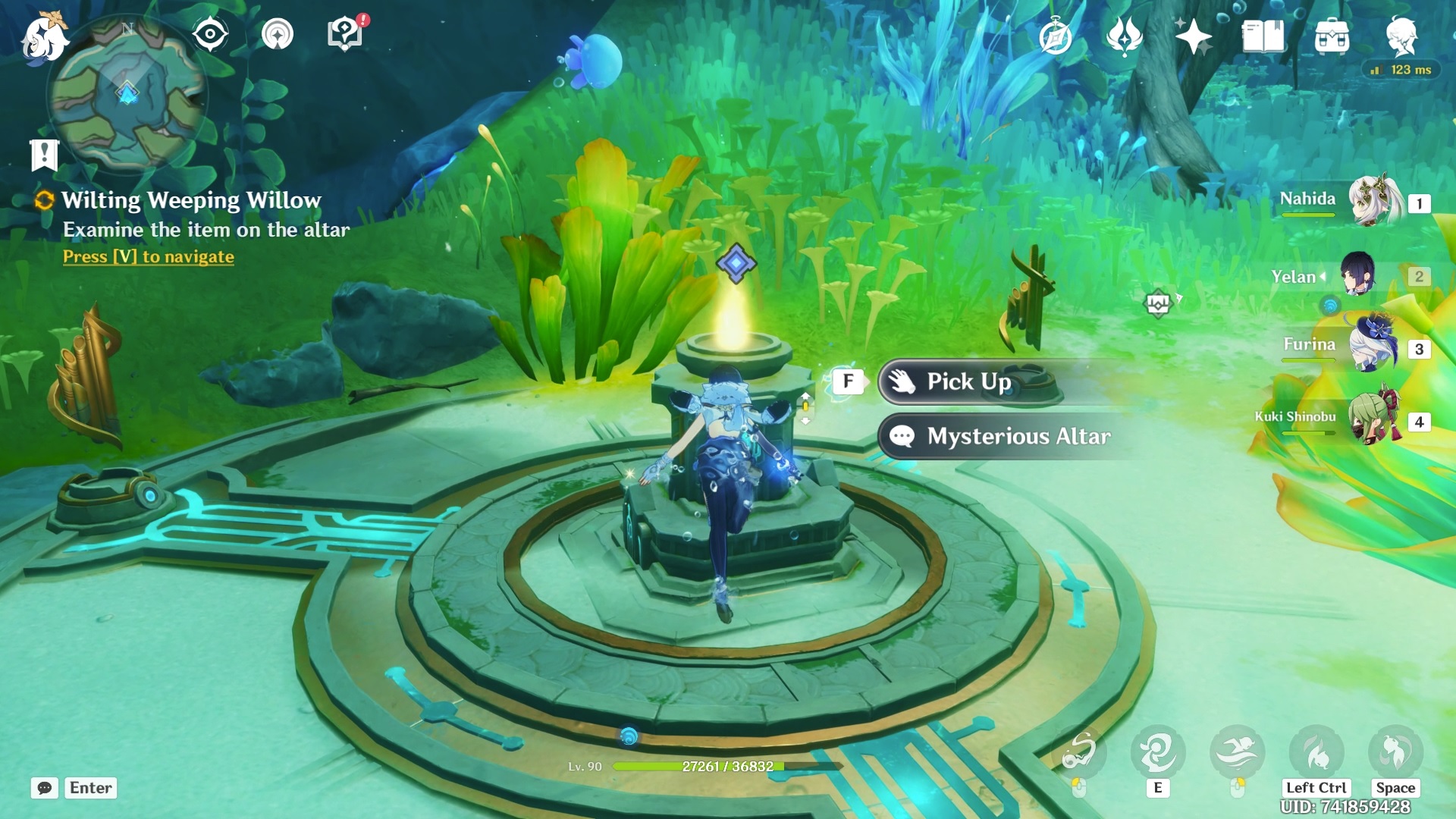1456x819 pixels.
Task: Choose the Pick Up prompt
Action: 969,381
